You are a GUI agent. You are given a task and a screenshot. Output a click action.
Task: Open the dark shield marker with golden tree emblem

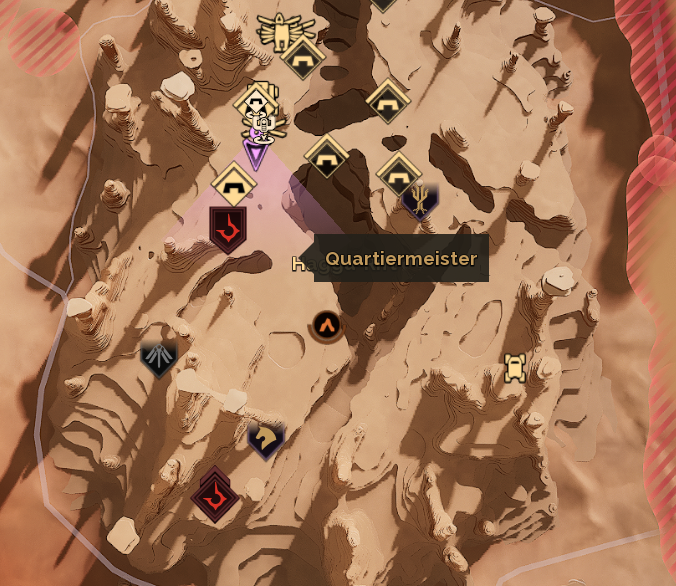(x=420, y=202)
